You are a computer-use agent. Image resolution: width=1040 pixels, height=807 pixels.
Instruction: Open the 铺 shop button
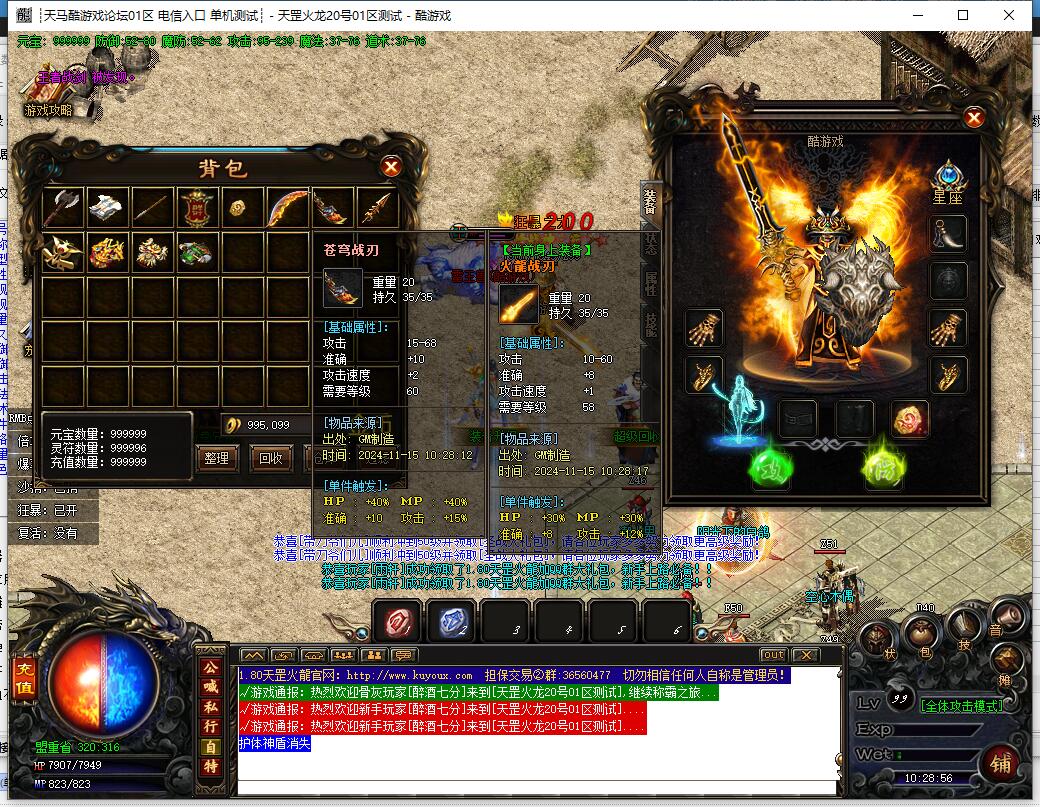click(x=998, y=763)
